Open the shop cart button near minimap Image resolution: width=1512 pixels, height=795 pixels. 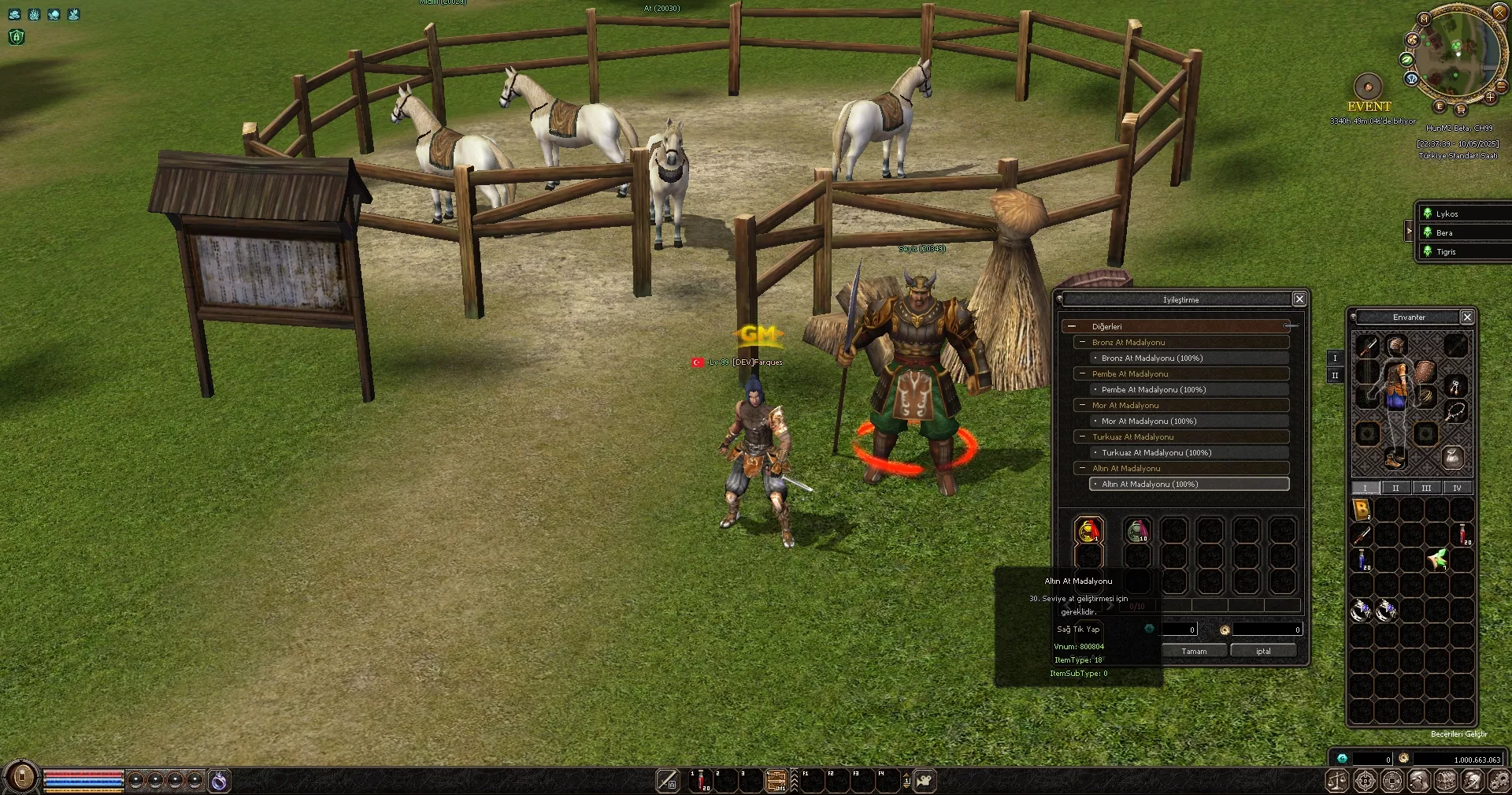pos(1461,109)
